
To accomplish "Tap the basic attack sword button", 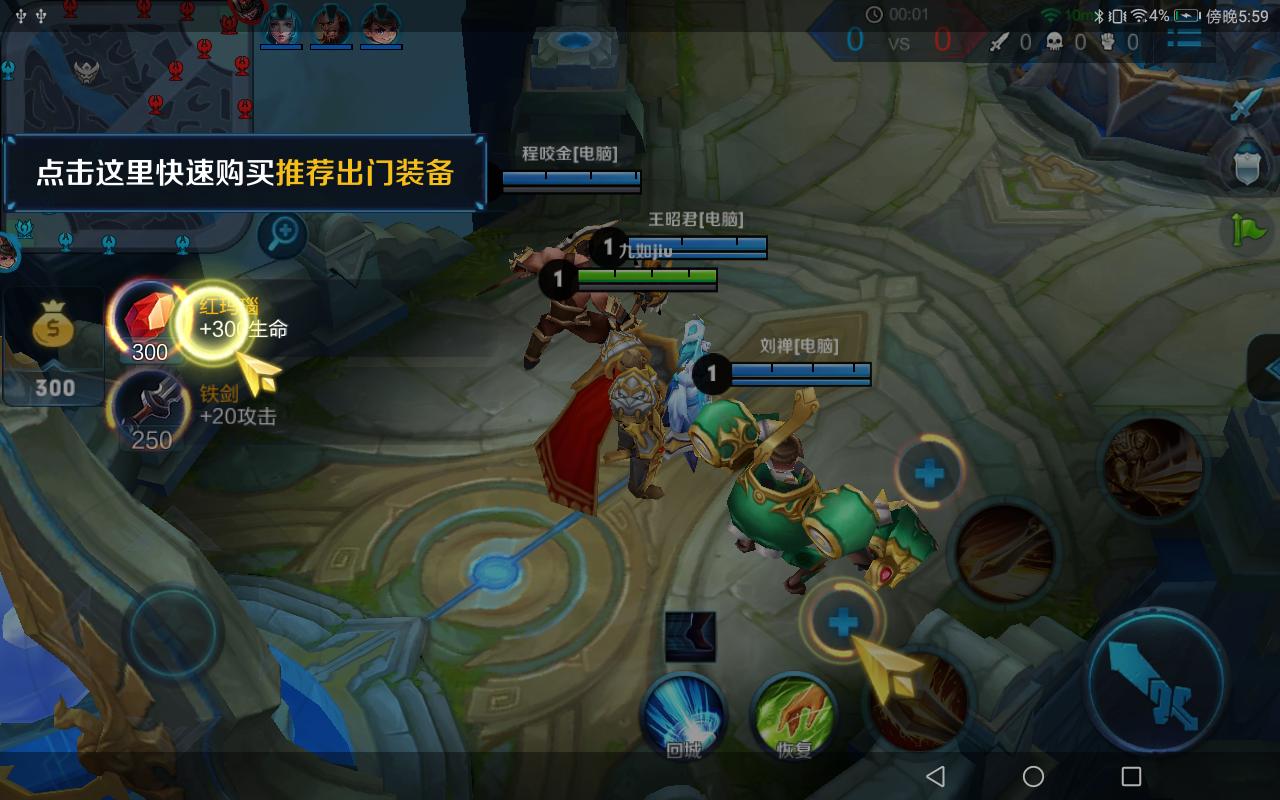I will click(1156, 680).
